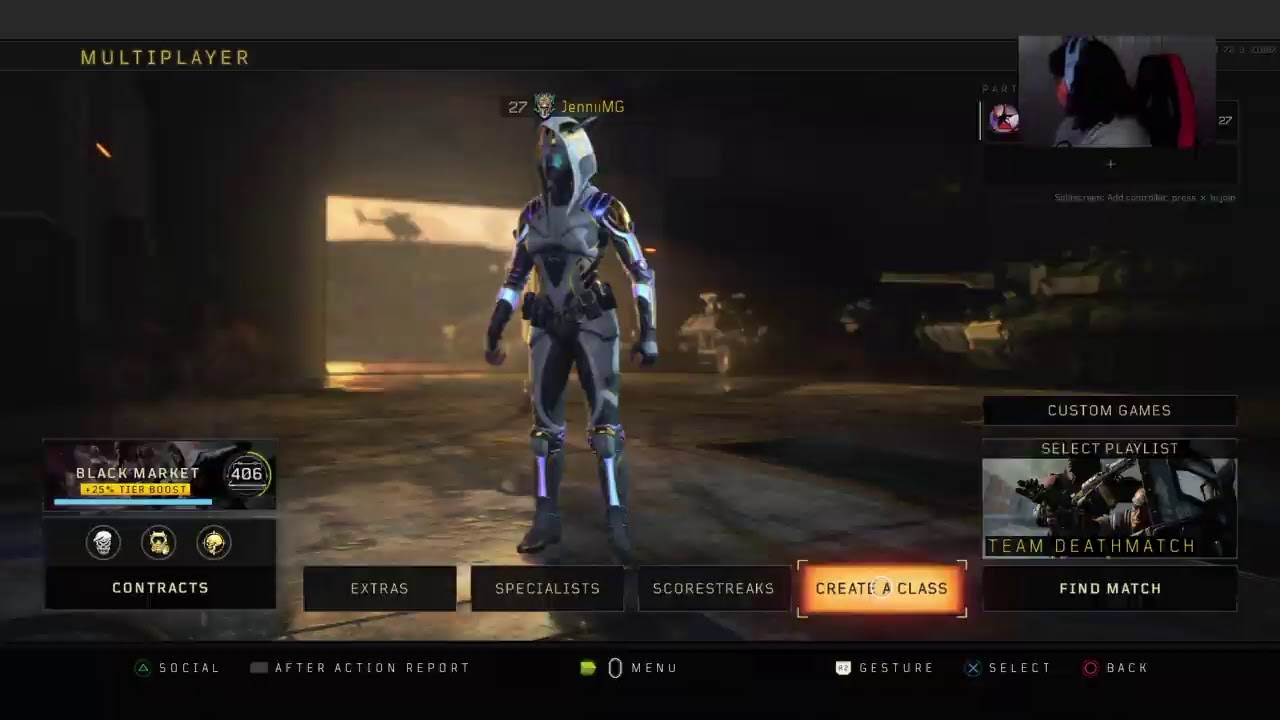Select the Scorestreaks button
Image resolution: width=1280 pixels, height=720 pixels.
[x=713, y=588]
